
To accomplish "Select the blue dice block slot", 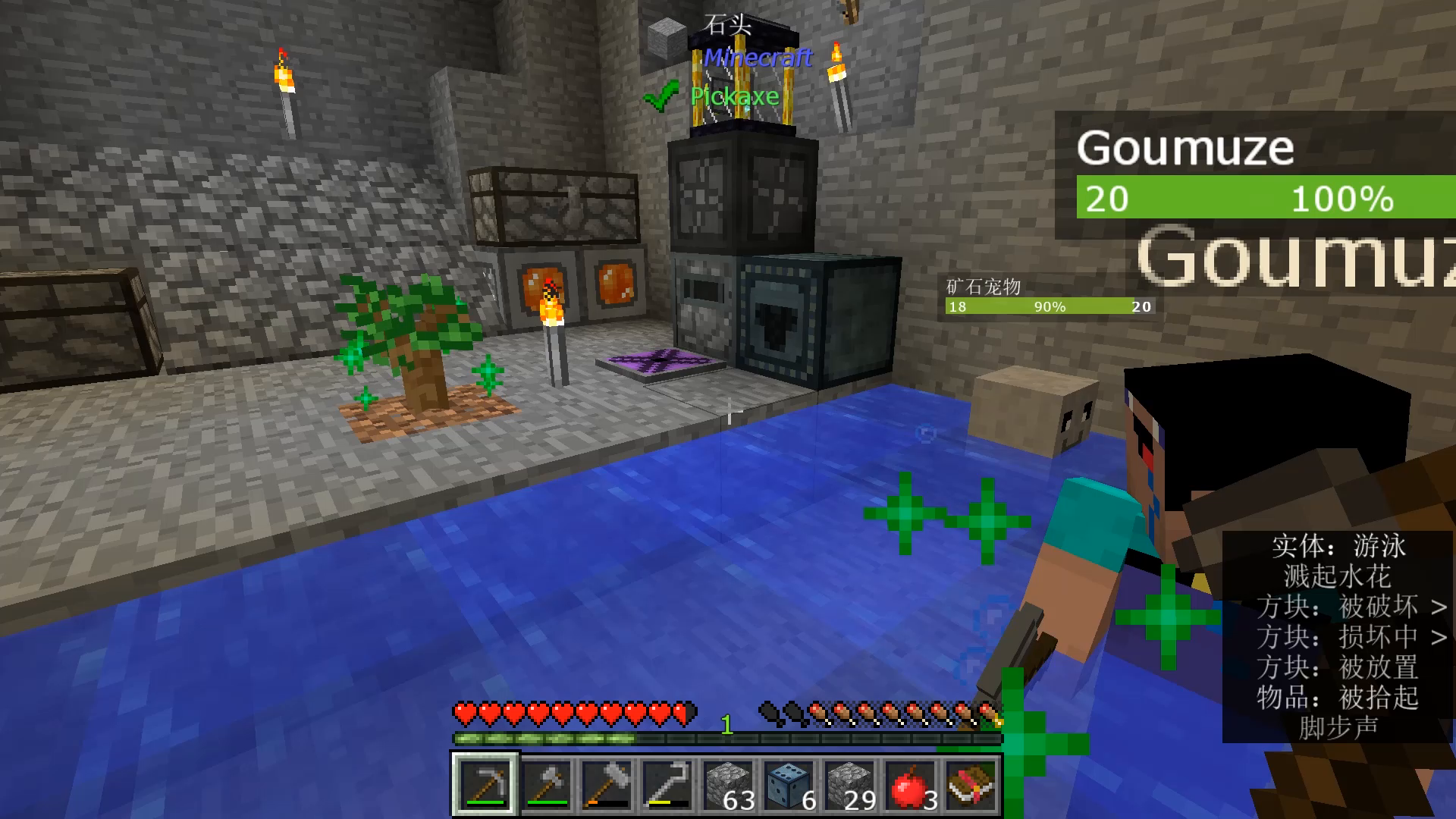I will tap(789, 784).
